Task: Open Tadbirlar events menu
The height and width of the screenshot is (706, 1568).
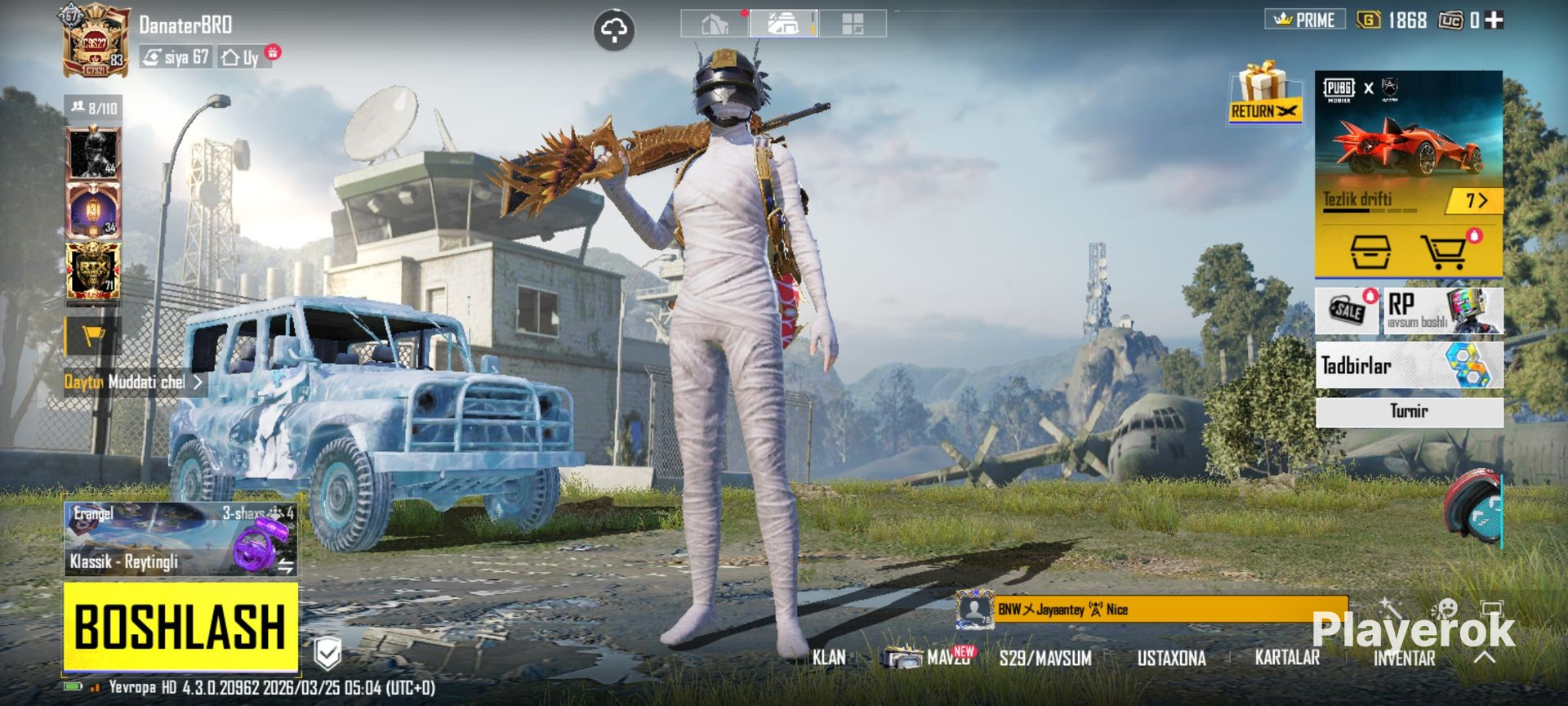Action: coord(1409,365)
